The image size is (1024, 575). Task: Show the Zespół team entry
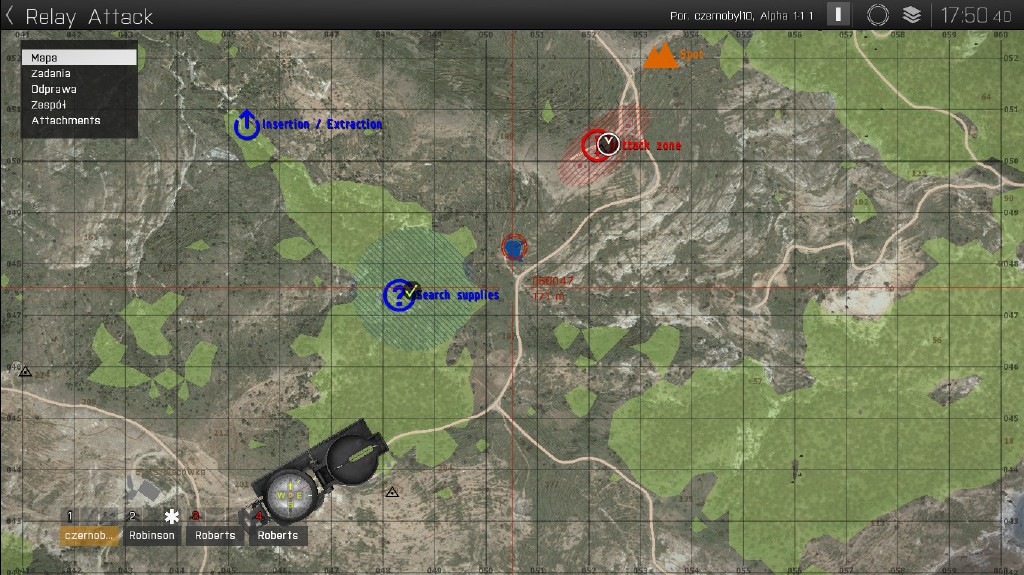pos(48,104)
